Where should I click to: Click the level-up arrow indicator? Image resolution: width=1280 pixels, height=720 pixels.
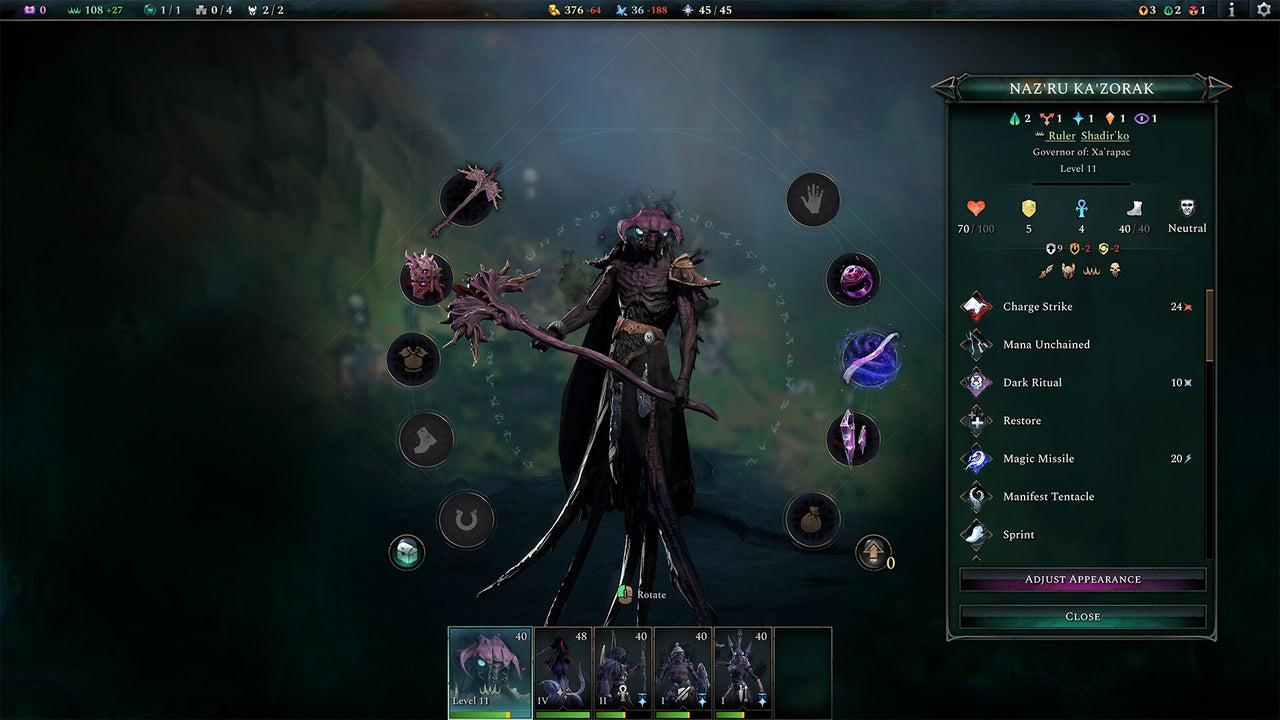coord(873,550)
